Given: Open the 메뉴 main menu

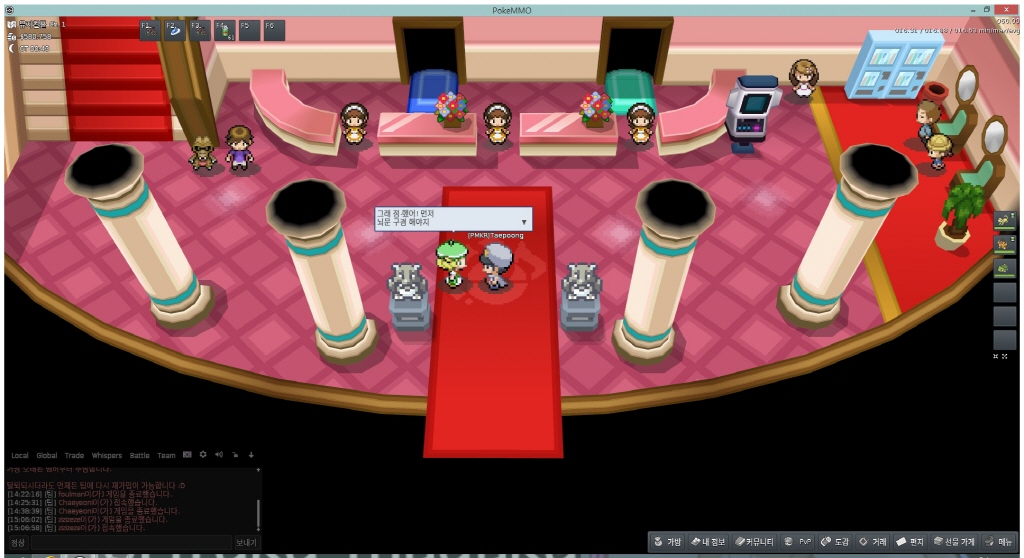Looking at the screenshot, I should [x=1001, y=541].
